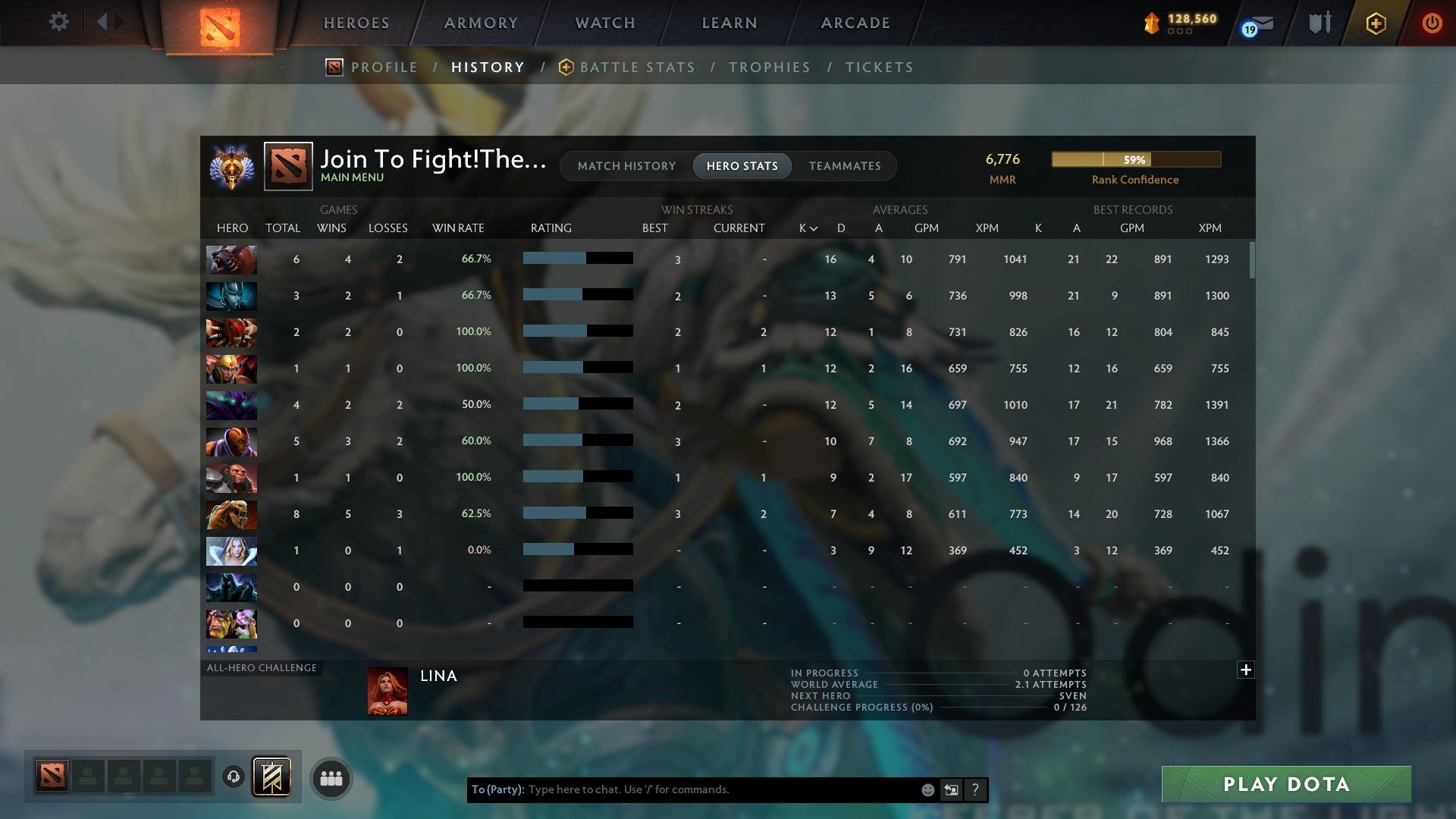Click the gold shards currency icon
This screenshot has width=1456, height=819.
(1151, 24)
